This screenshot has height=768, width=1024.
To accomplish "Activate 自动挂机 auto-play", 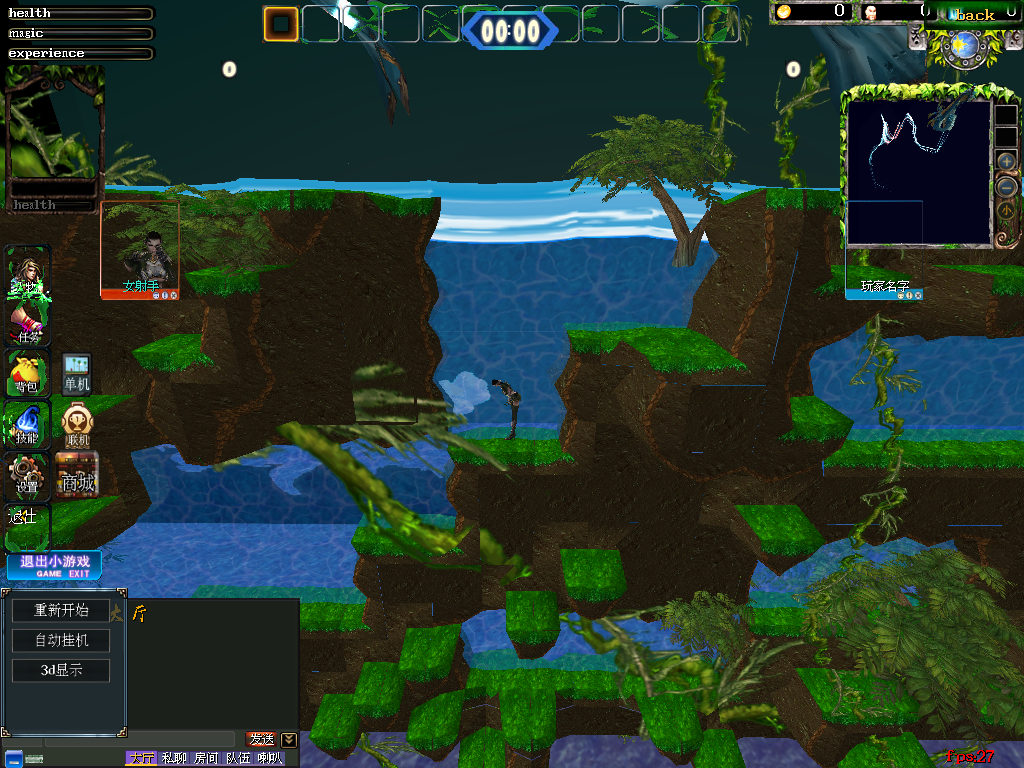I will pyautogui.click(x=61, y=640).
